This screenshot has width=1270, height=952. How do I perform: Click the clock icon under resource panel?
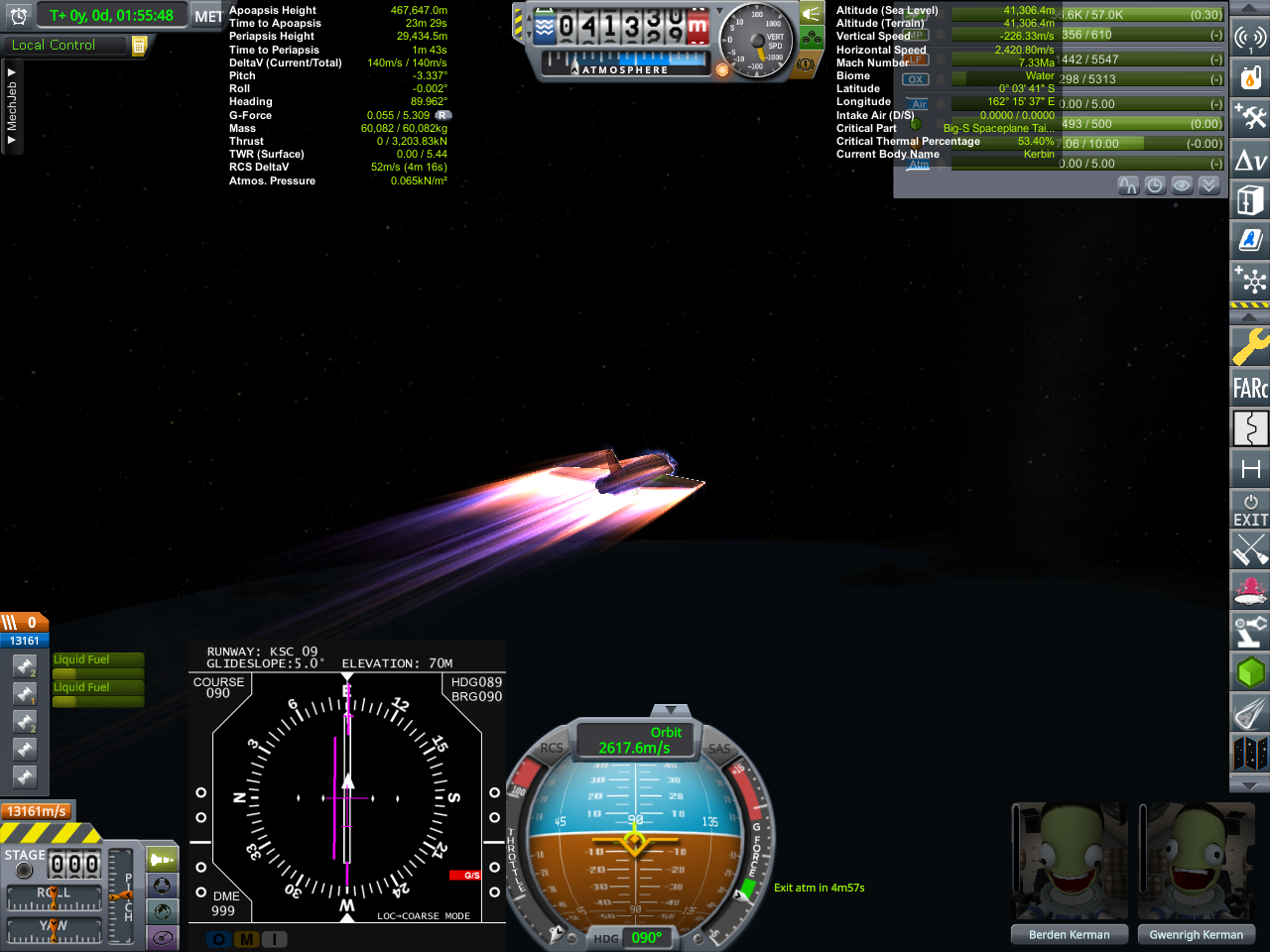pyautogui.click(x=1155, y=185)
